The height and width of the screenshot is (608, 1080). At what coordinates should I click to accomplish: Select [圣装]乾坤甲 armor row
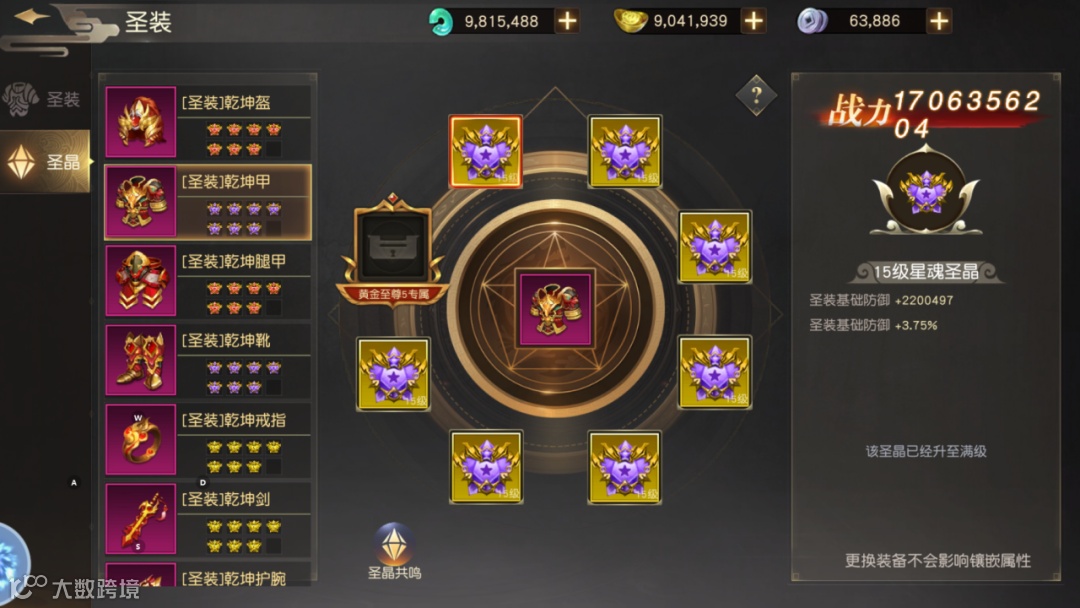[x=208, y=201]
